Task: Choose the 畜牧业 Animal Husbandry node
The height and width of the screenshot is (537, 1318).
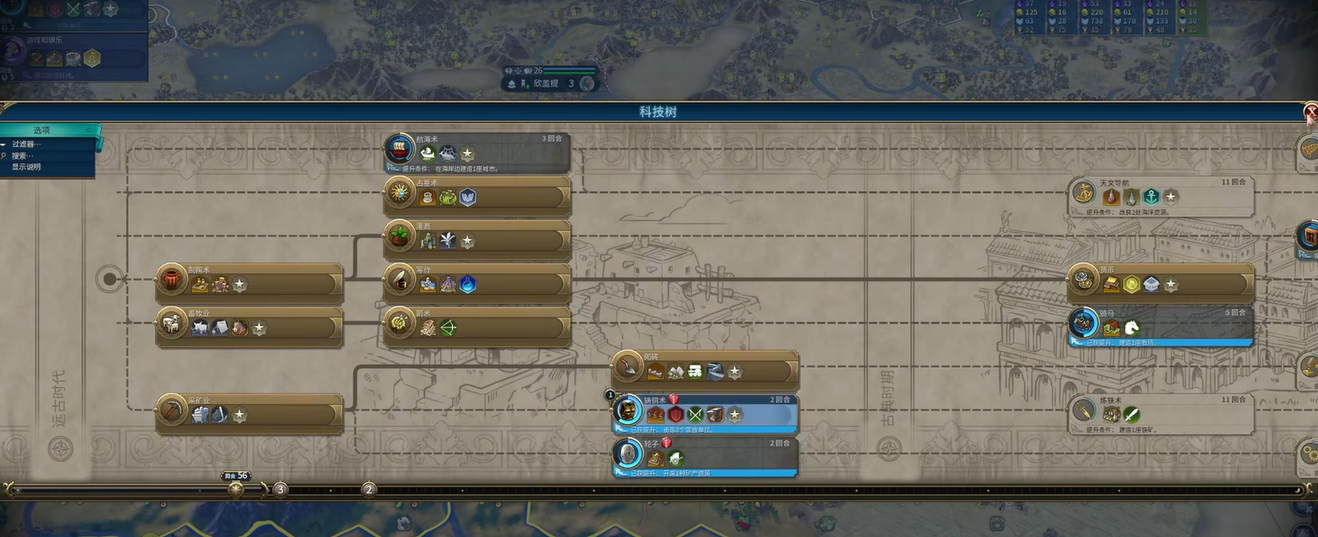Action: coord(249,327)
